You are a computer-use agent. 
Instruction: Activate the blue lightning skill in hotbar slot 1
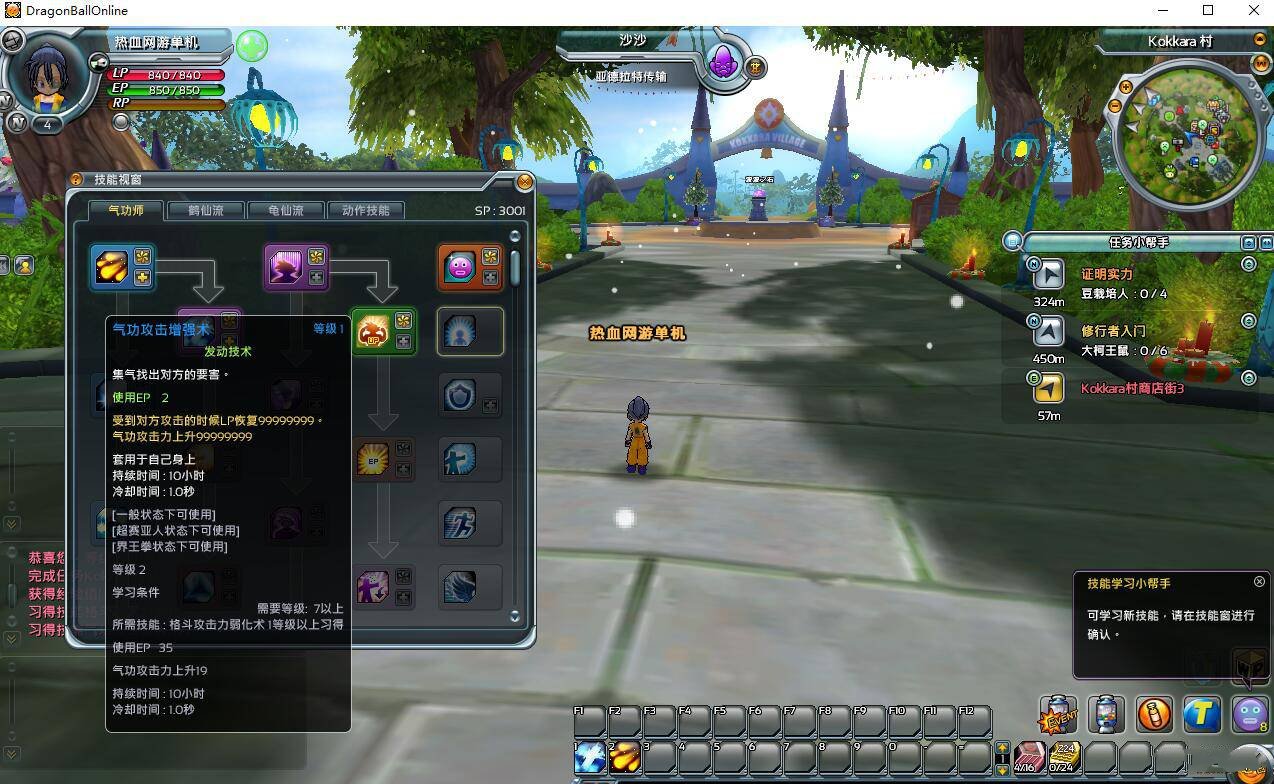coord(589,757)
